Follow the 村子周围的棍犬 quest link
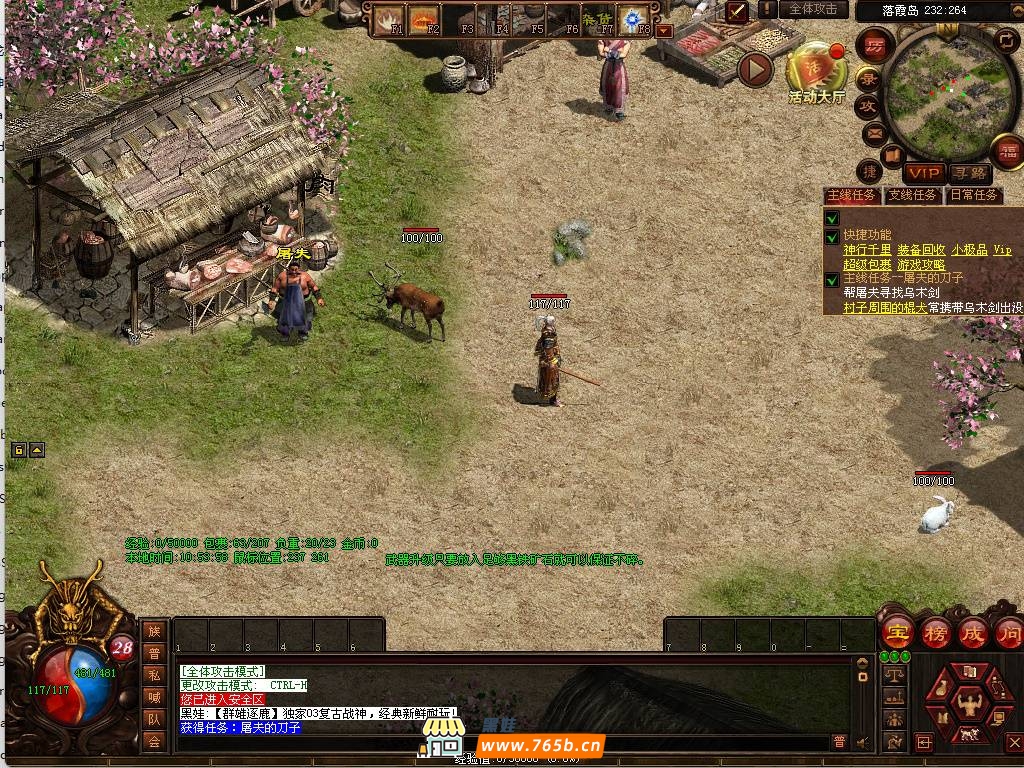Image resolution: width=1024 pixels, height=768 pixels. tap(885, 307)
